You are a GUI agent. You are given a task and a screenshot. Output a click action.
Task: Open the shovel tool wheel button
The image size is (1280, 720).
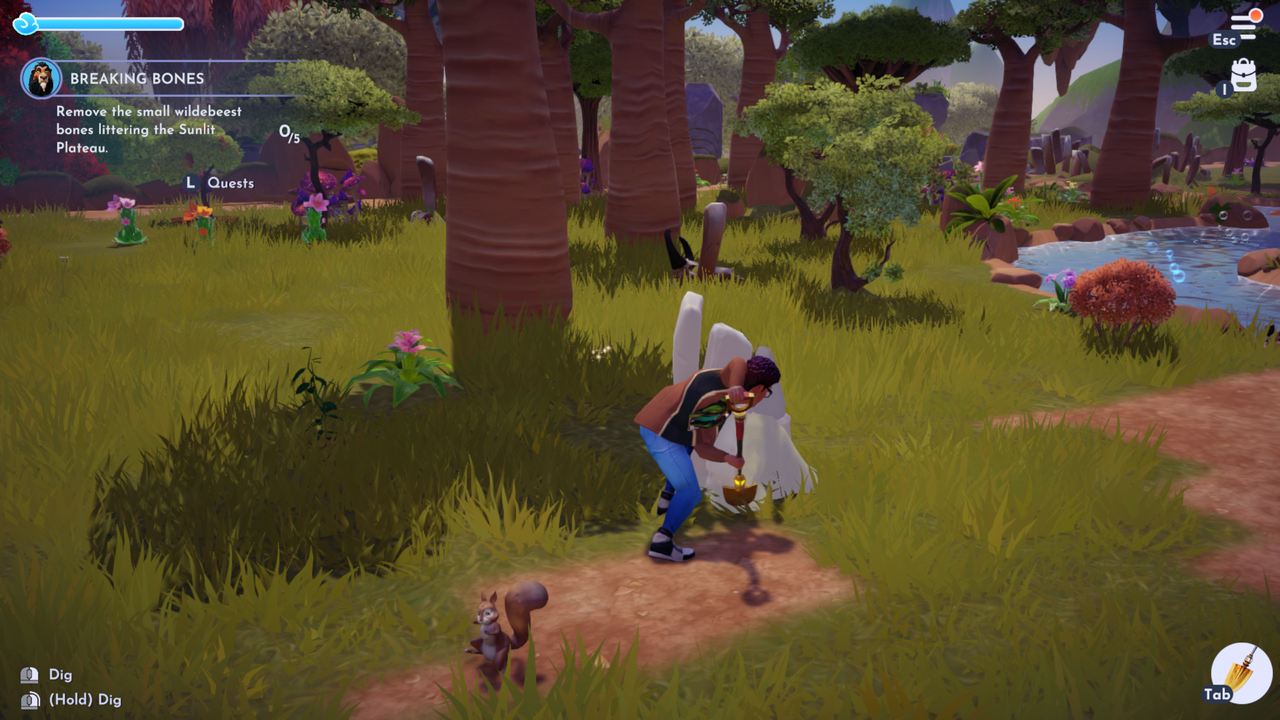pos(1241,673)
